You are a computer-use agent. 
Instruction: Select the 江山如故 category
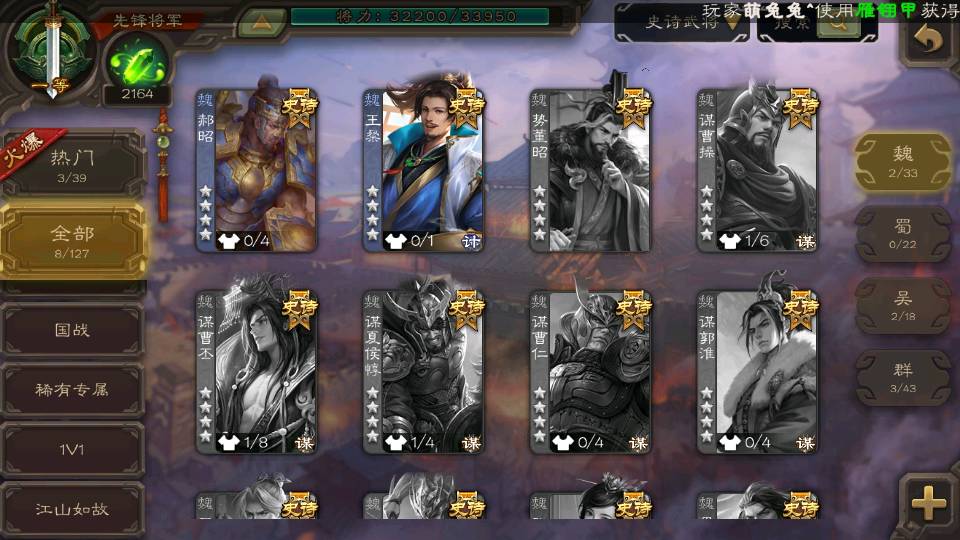coord(72,509)
